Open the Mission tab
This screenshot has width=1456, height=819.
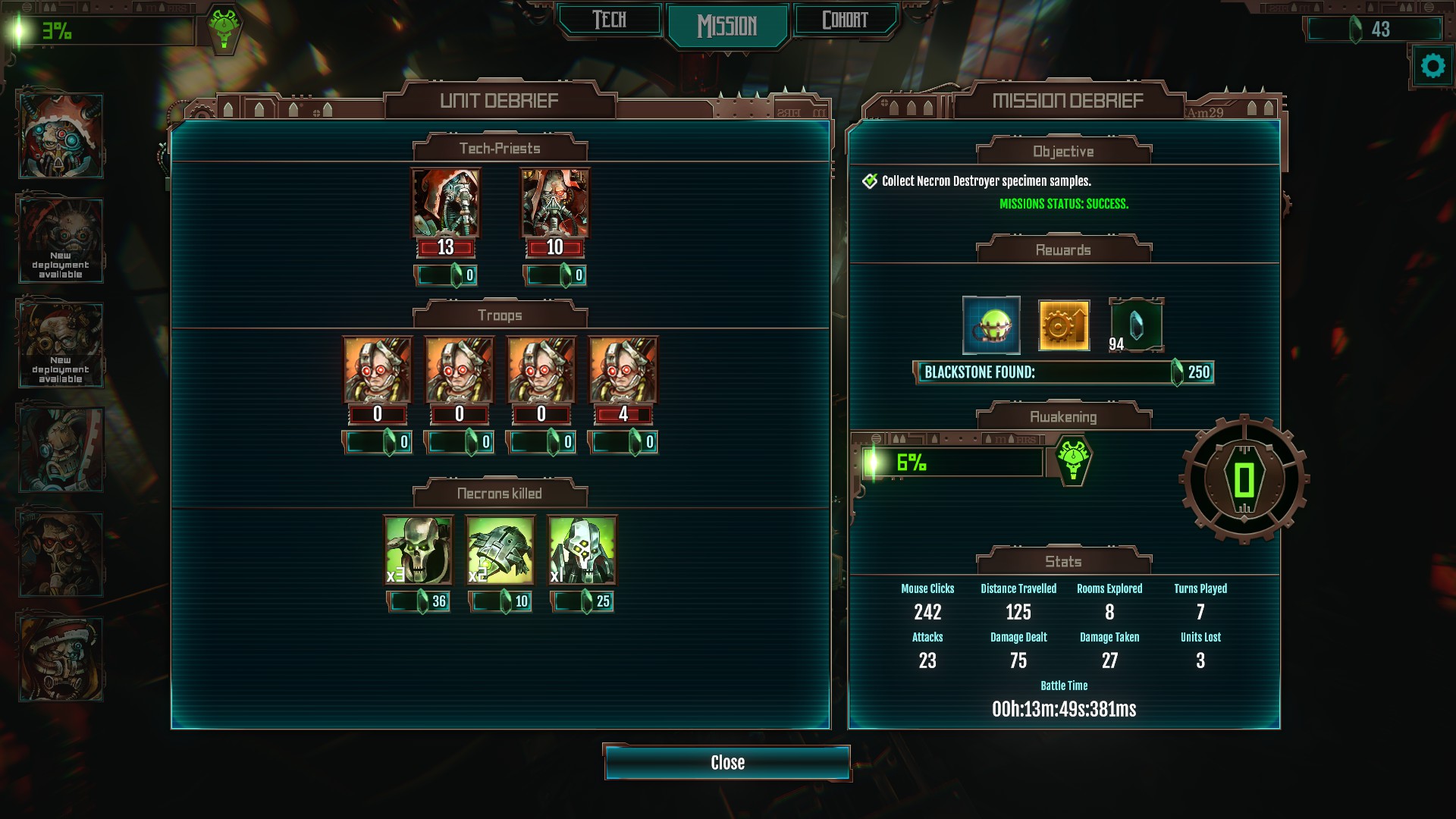tap(727, 26)
